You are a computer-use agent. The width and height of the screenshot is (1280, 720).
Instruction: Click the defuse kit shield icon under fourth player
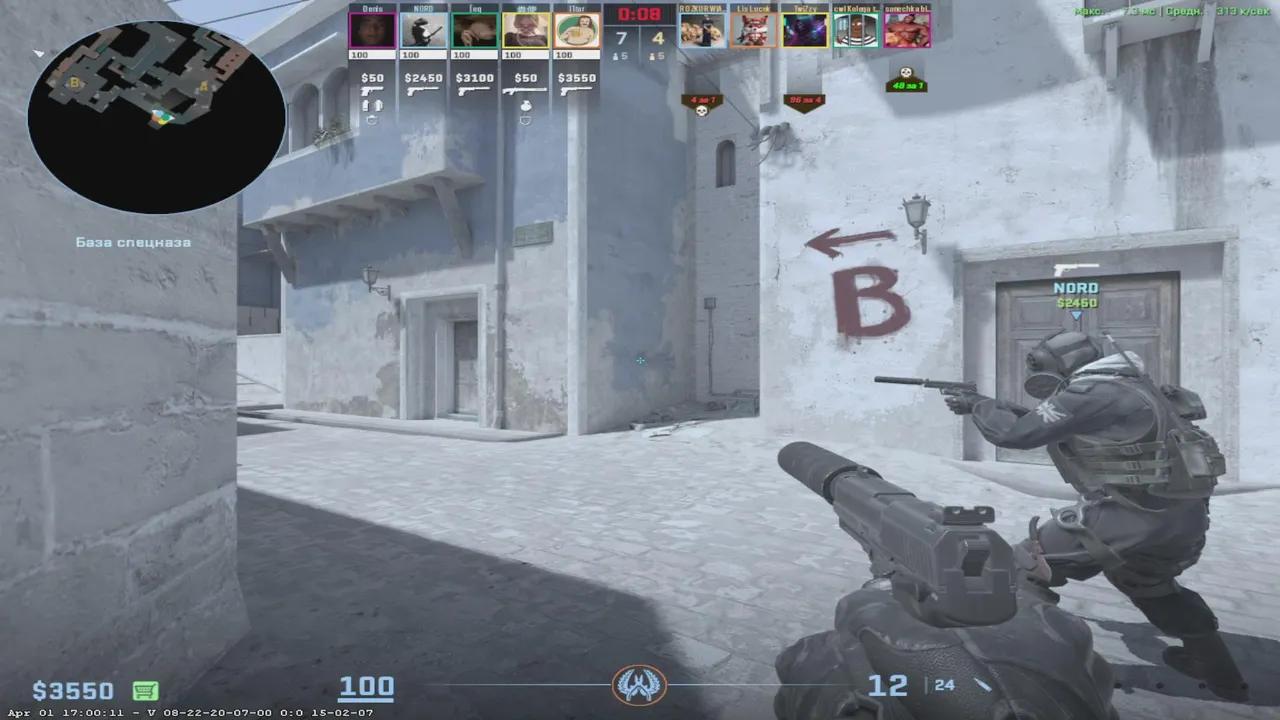coord(526,118)
